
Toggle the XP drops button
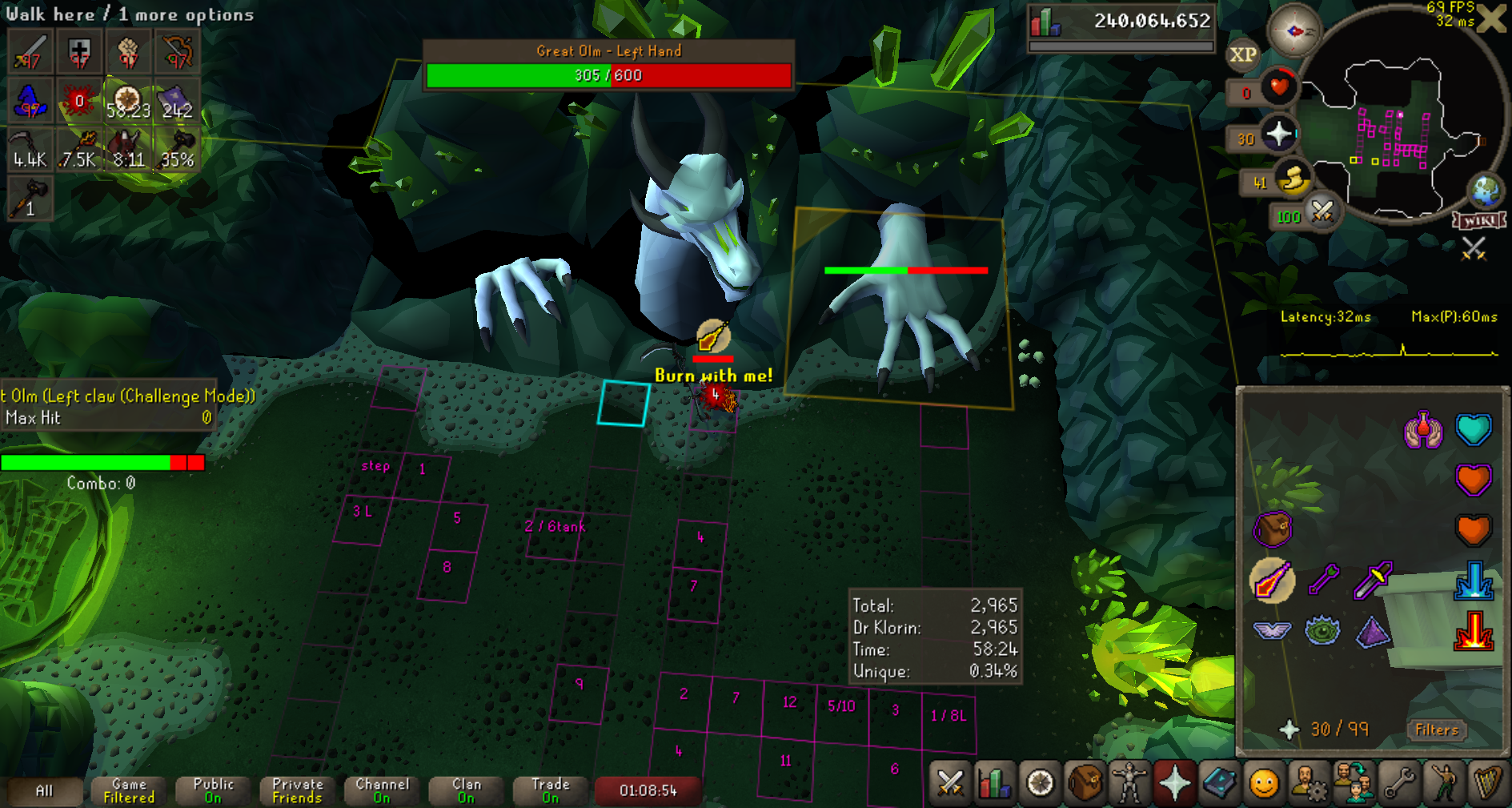tap(1242, 55)
